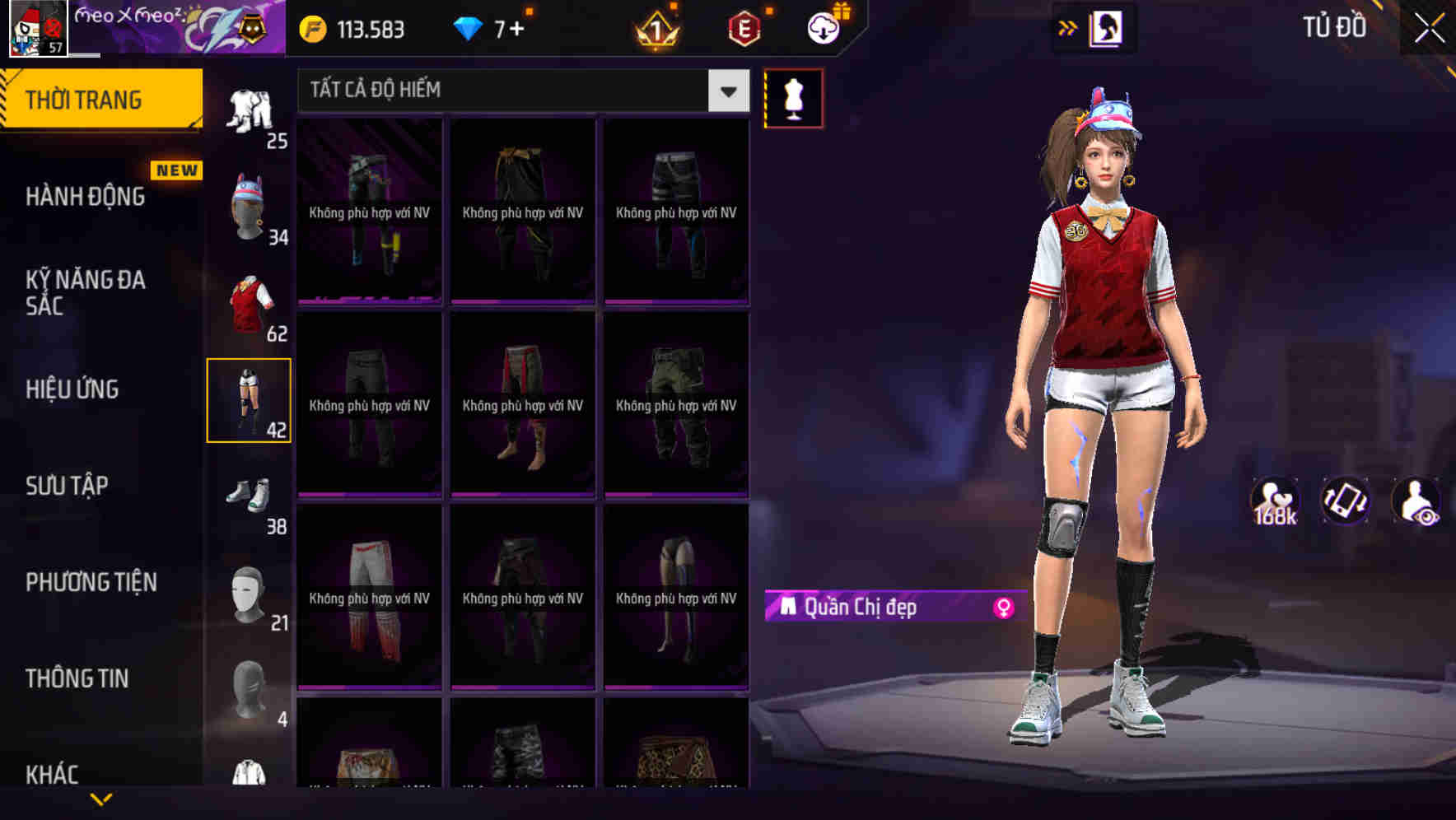Open the character preview eye icon

pyautogui.click(x=1416, y=501)
